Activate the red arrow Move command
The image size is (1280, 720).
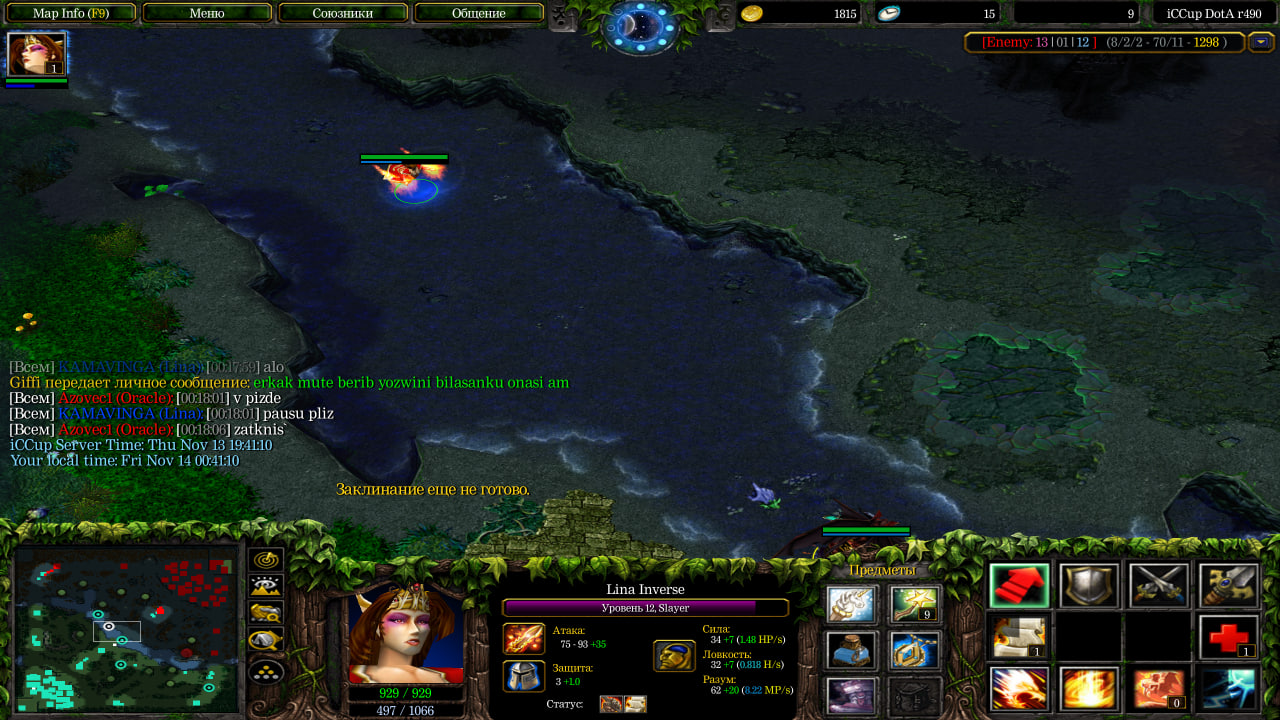[1019, 586]
